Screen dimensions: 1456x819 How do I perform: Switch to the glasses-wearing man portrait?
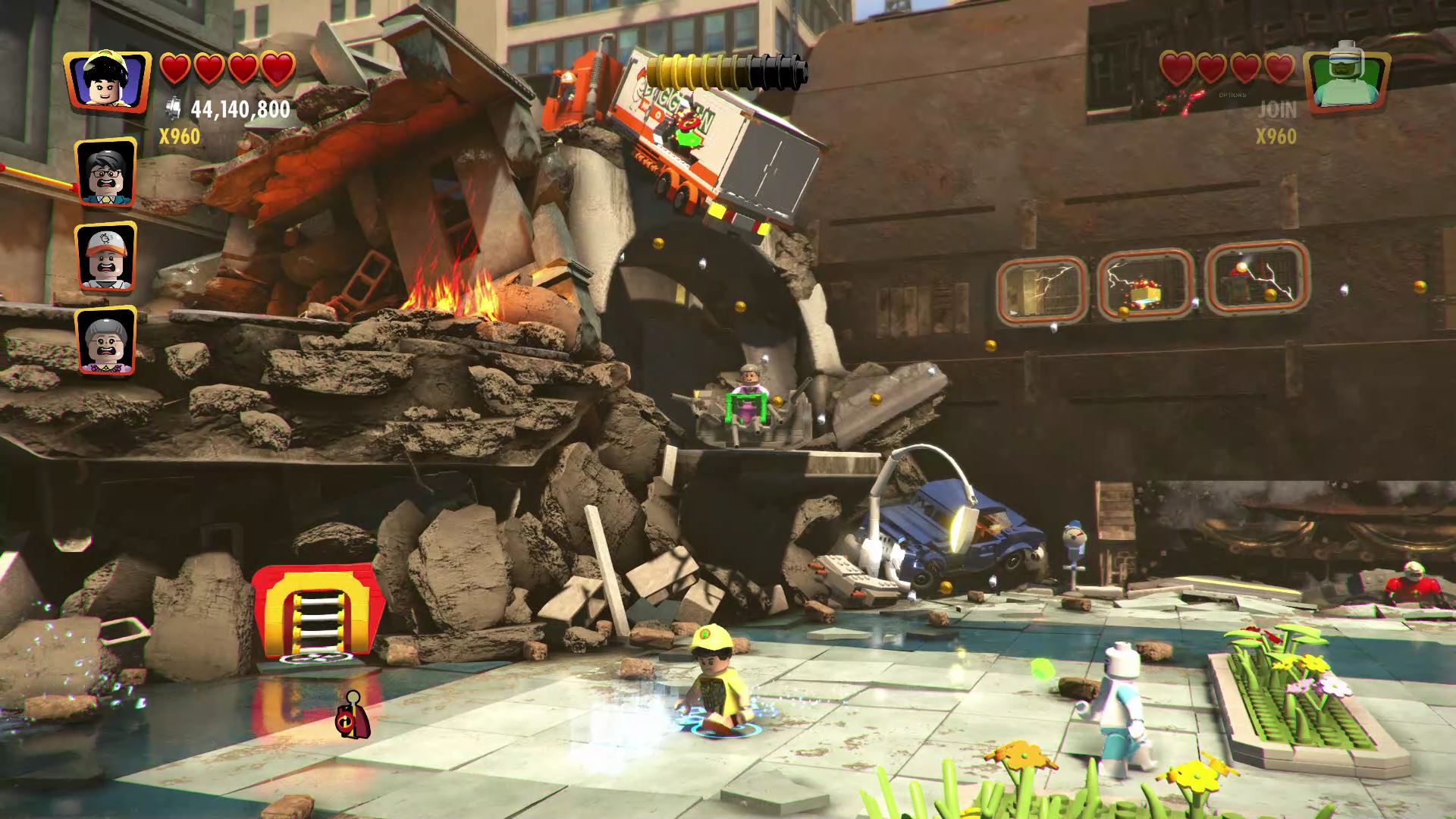[106, 173]
